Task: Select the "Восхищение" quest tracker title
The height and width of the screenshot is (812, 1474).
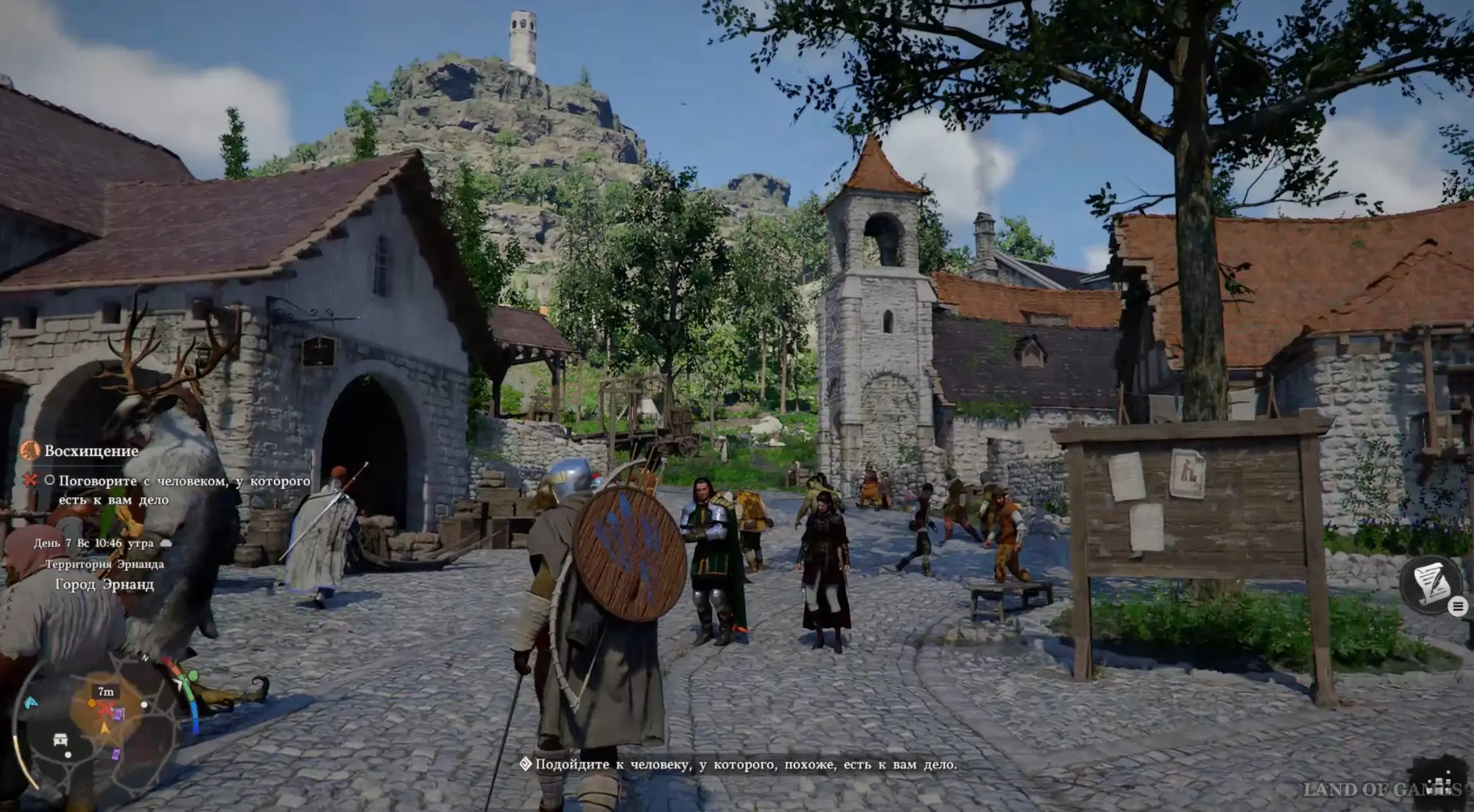Action: [x=91, y=451]
